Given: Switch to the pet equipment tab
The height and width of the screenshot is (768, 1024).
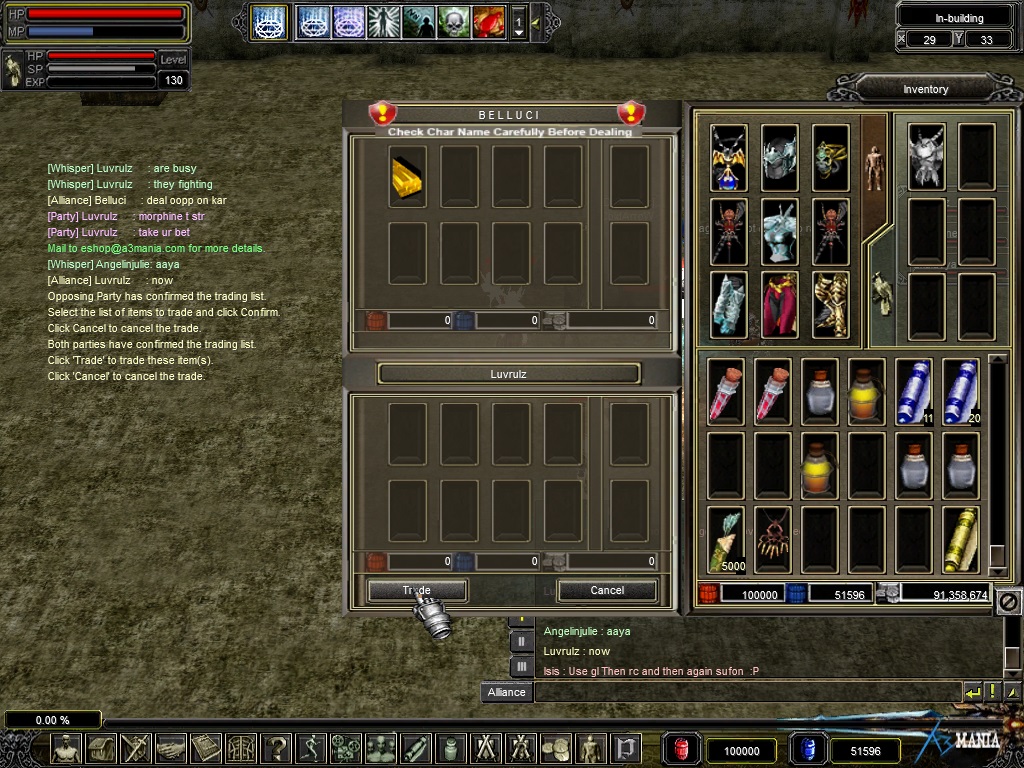Looking at the screenshot, I should point(881,294).
